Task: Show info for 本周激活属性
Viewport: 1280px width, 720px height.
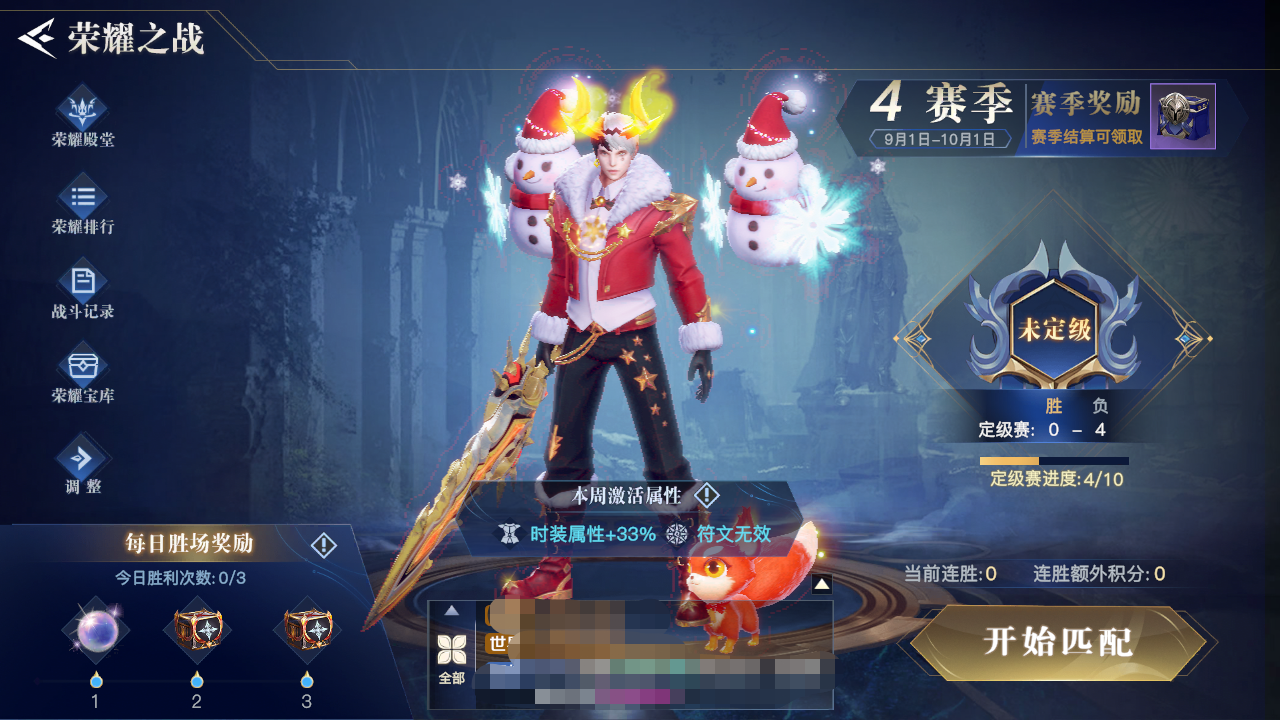Action: point(707,495)
